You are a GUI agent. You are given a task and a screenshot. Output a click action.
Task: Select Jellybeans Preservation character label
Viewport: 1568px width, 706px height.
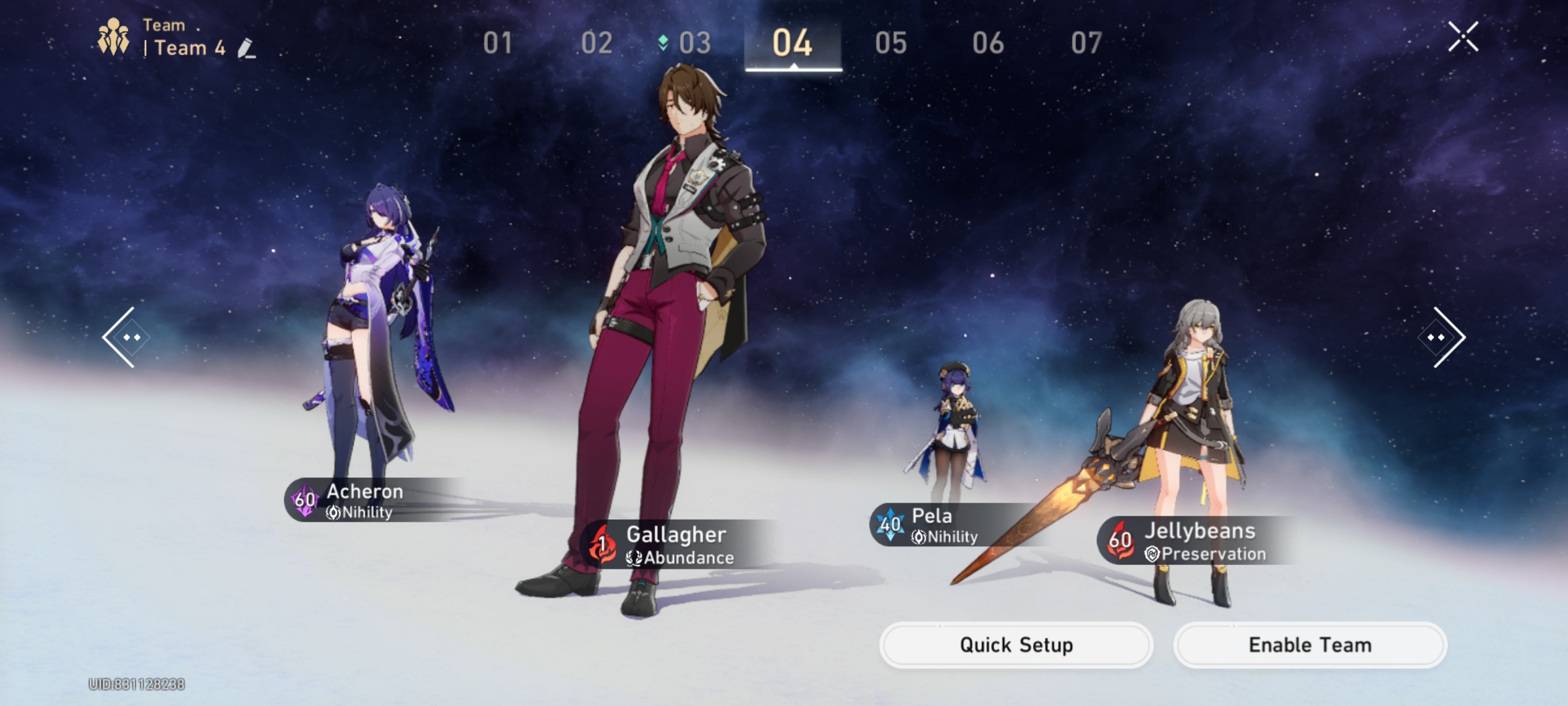pyautogui.click(x=1199, y=541)
